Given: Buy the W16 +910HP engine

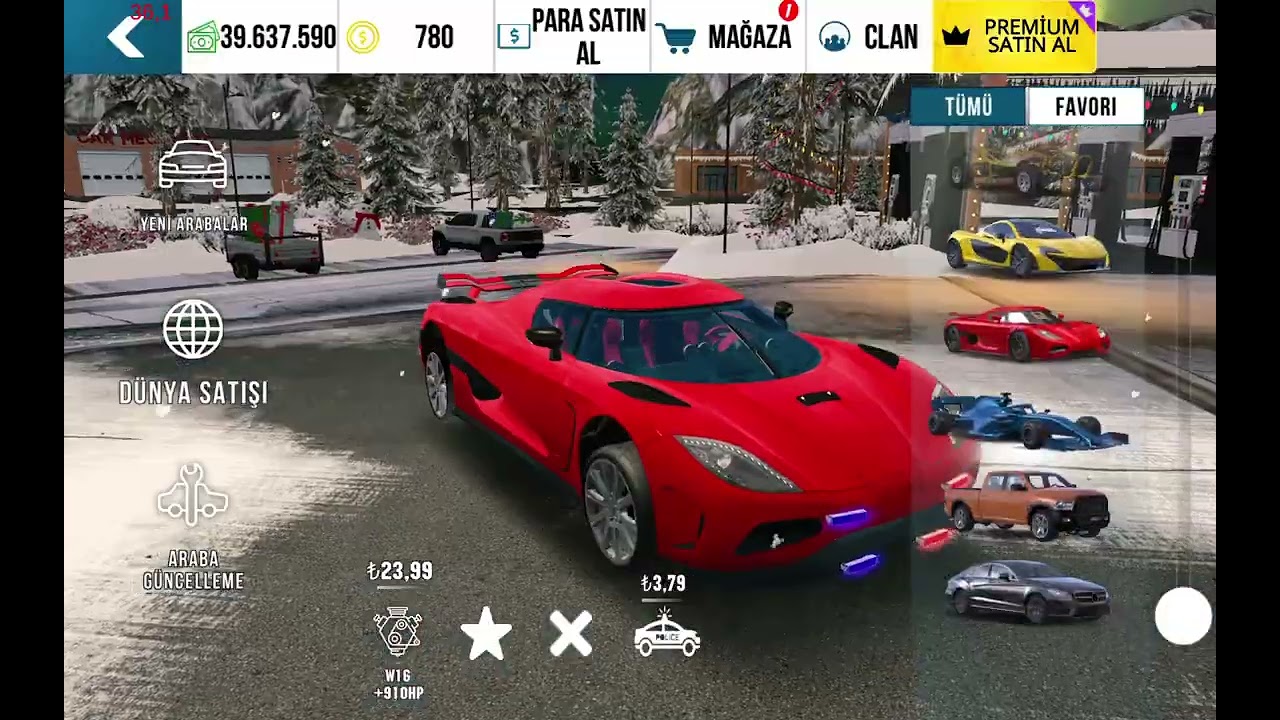Looking at the screenshot, I should (x=398, y=633).
